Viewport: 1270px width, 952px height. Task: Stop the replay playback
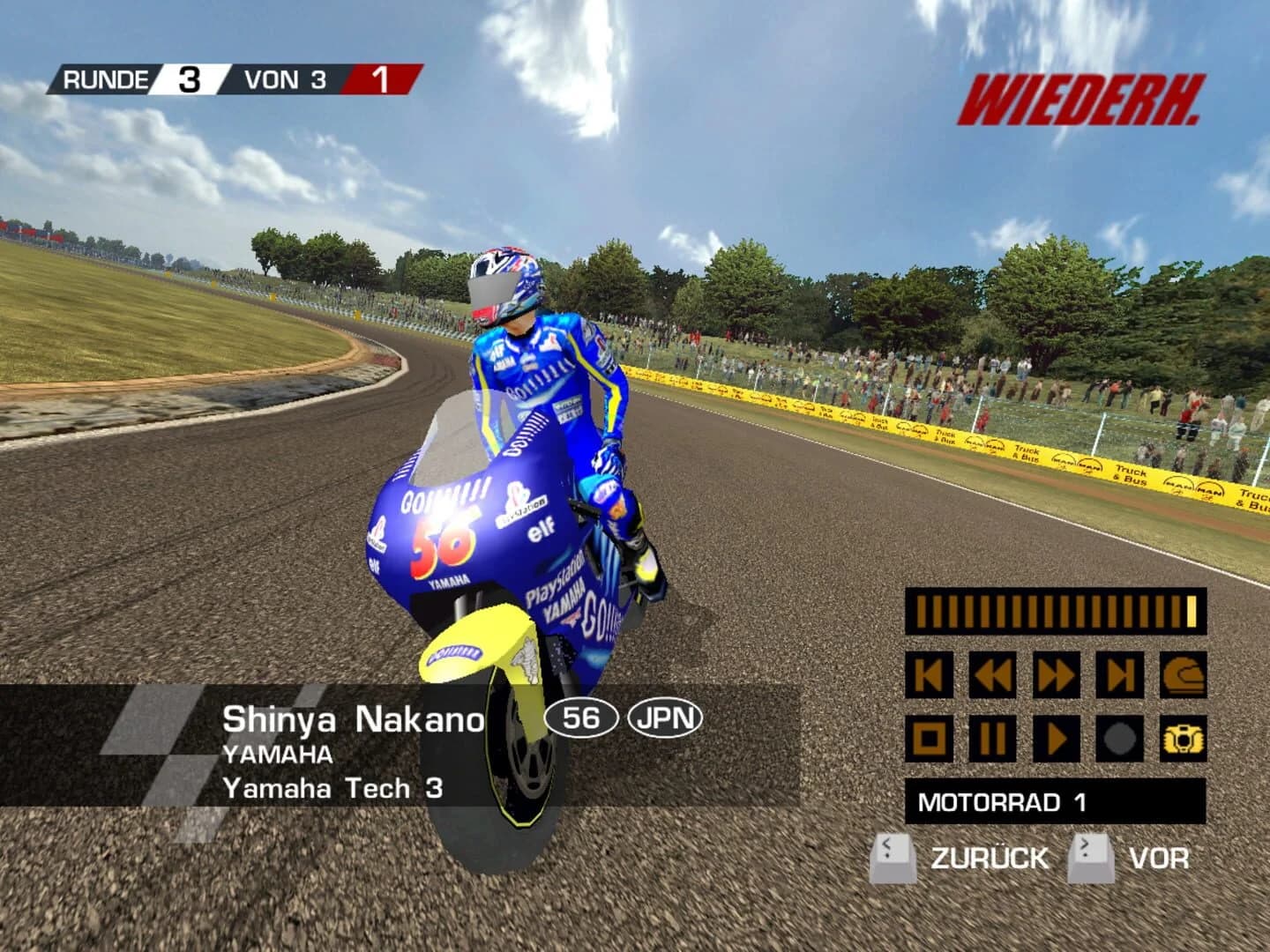[x=928, y=740]
